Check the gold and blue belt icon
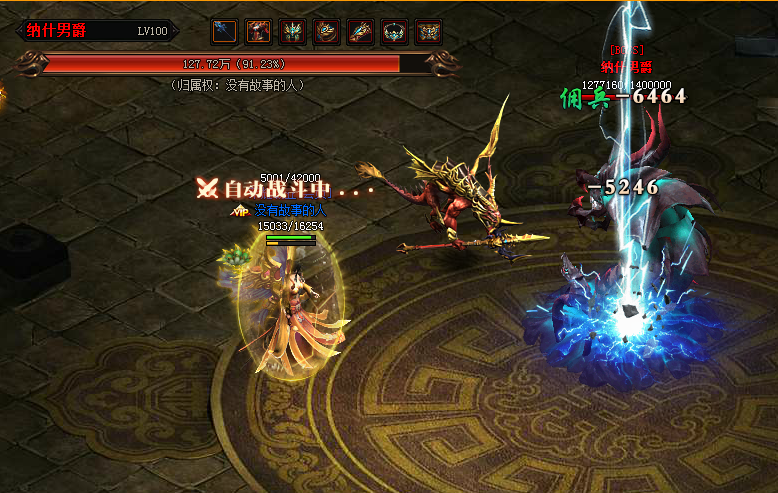 point(428,32)
